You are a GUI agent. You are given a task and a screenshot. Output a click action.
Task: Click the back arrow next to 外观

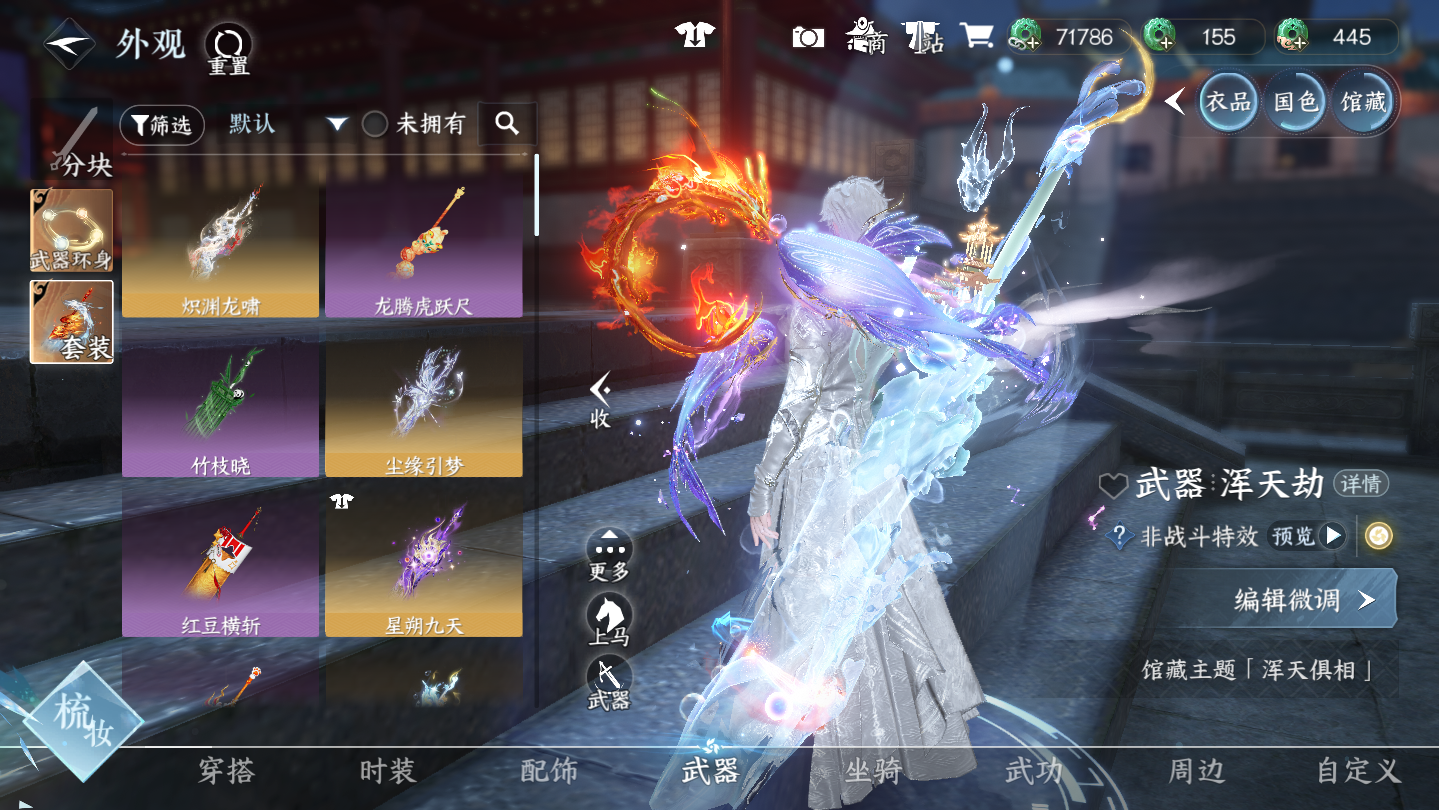click(x=69, y=44)
